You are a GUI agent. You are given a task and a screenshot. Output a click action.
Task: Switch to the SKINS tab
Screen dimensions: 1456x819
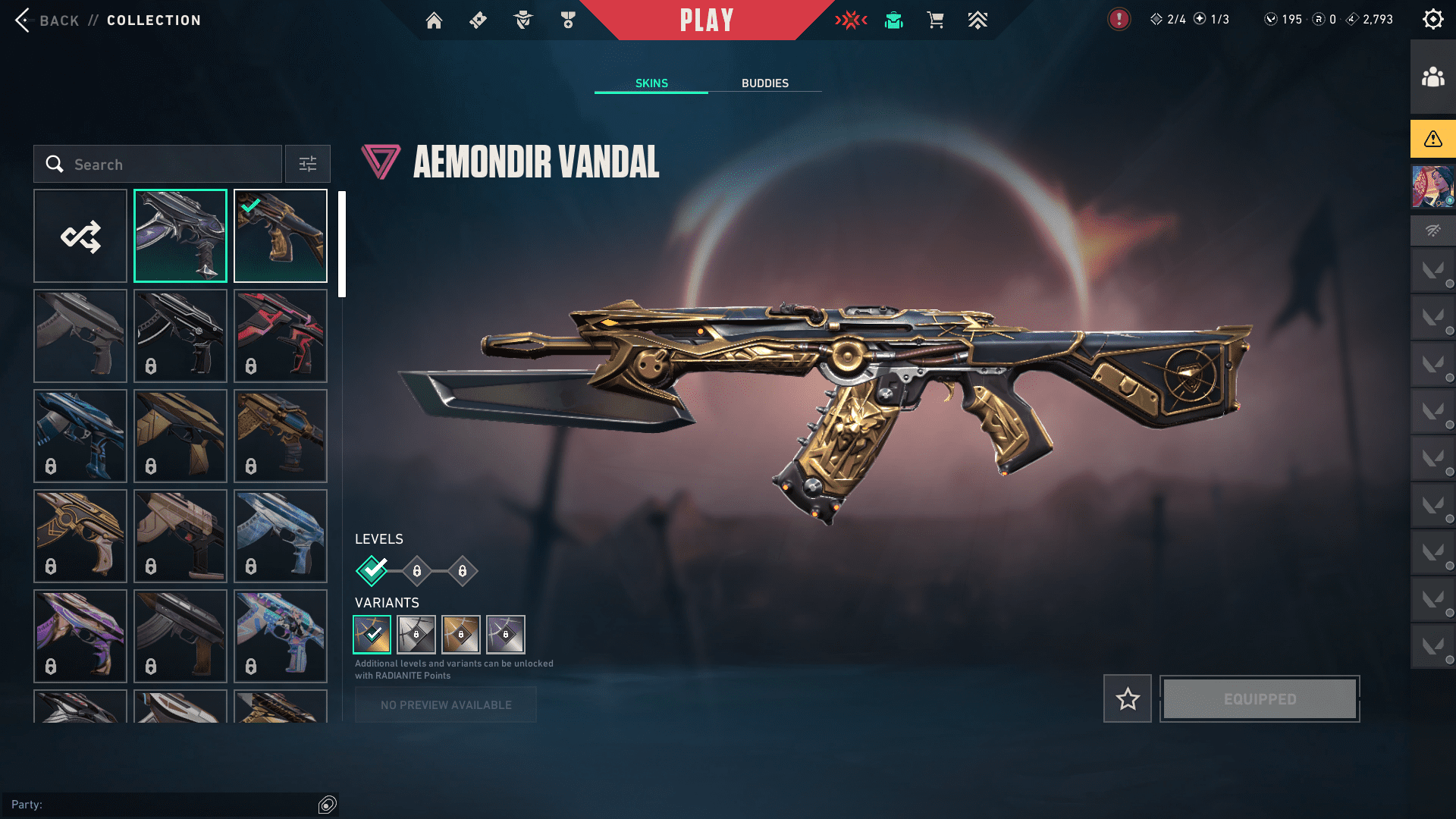pyautogui.click(x=651, y=83)
